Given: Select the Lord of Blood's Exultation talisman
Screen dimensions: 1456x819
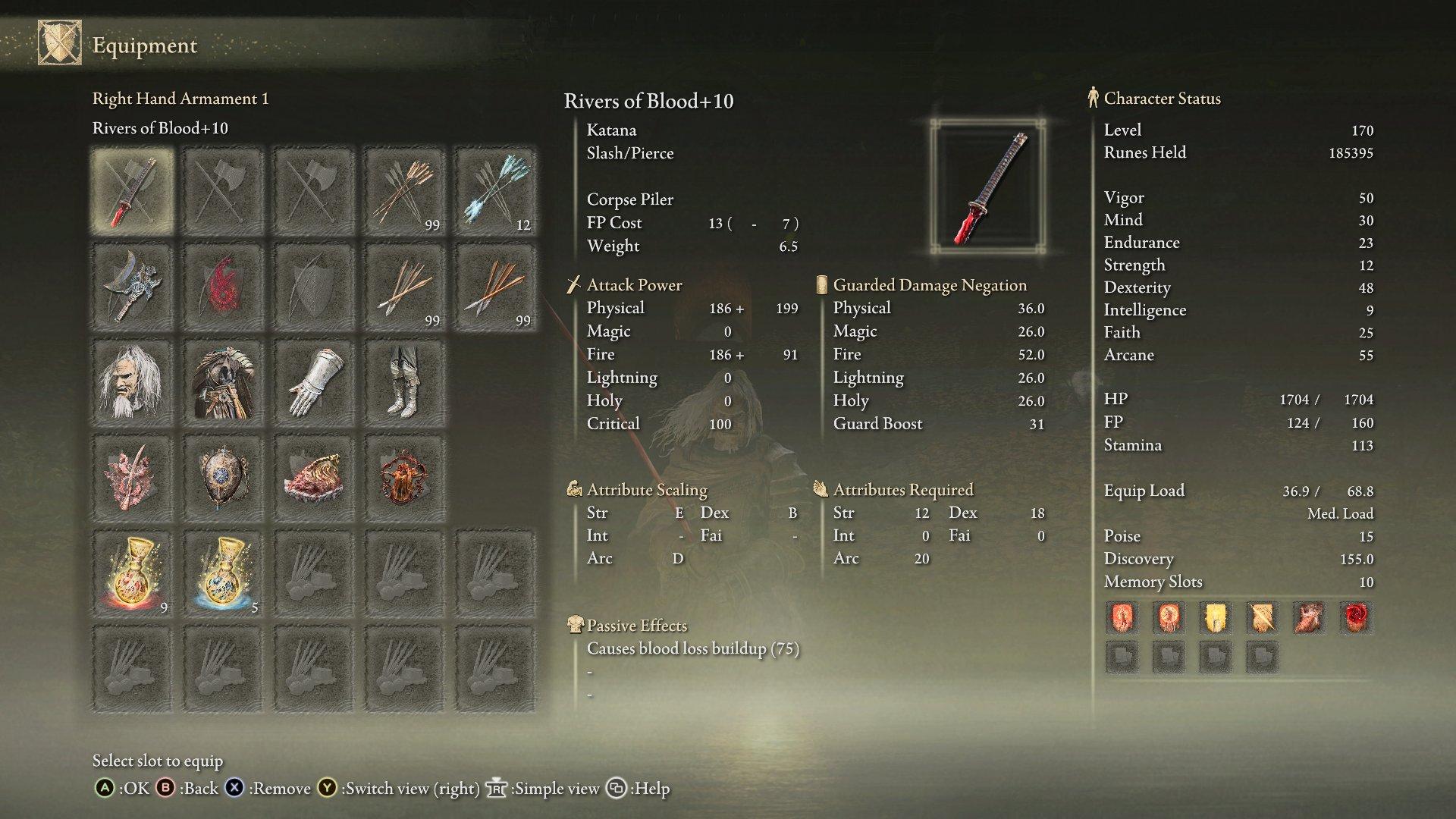Looking at the screenshot, I should click(x=132, y=478).
